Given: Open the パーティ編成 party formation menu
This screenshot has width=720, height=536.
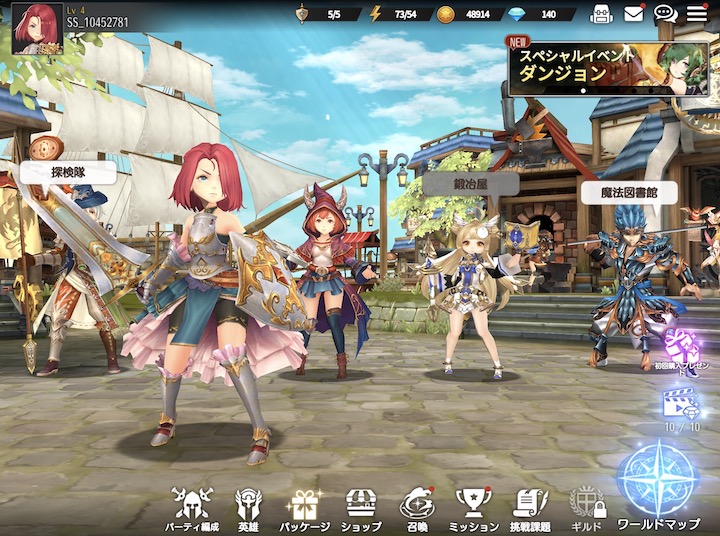Looking at the screenshot, I should (192, 508).
